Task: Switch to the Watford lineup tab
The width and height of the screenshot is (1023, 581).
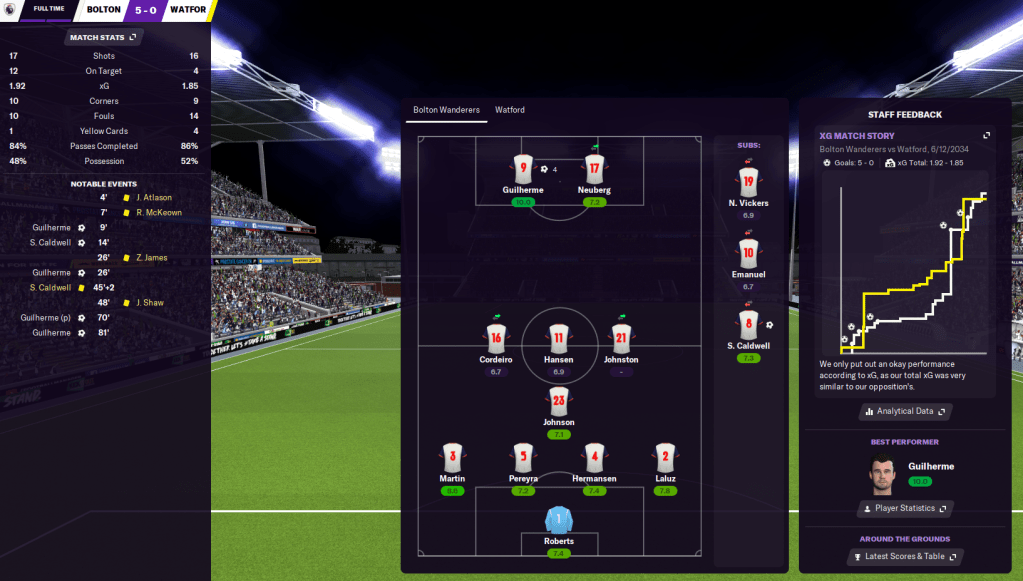Action: [510, 110]
